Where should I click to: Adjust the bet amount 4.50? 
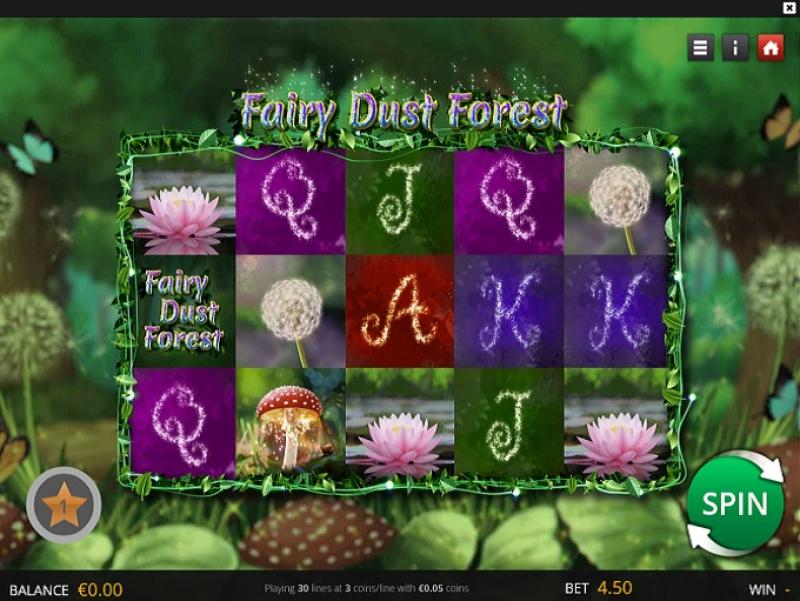[615, 589]
